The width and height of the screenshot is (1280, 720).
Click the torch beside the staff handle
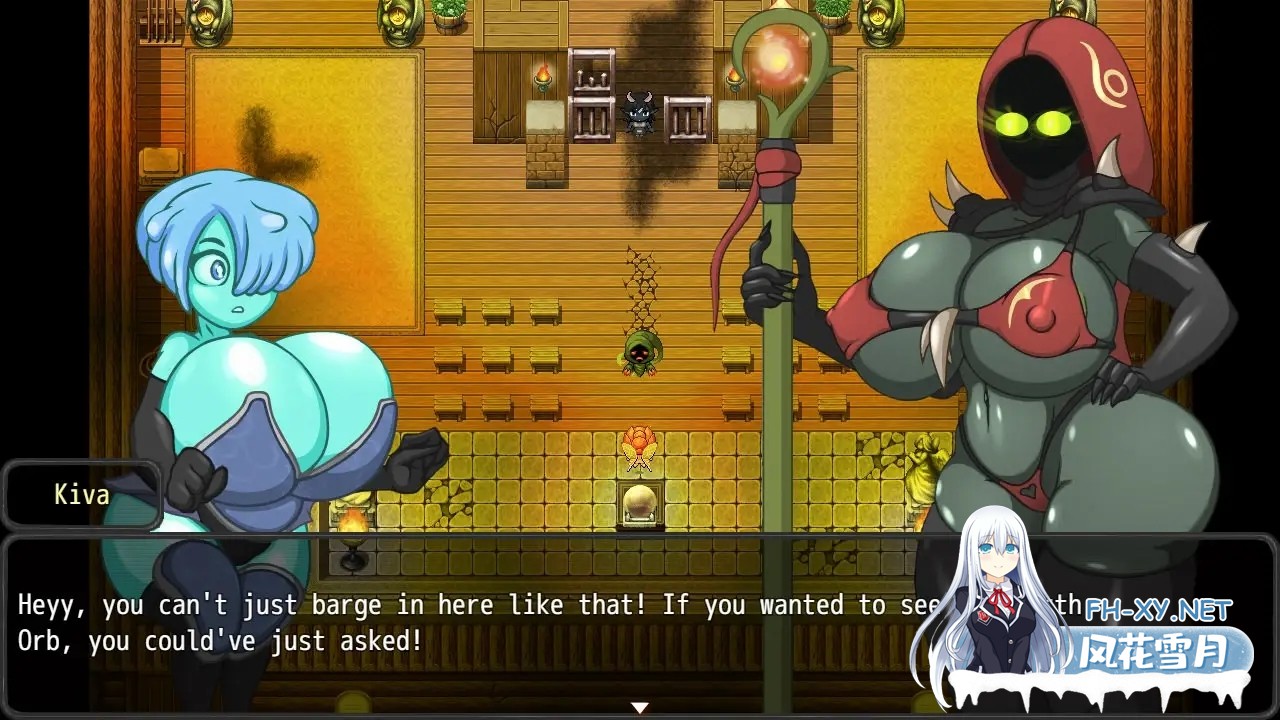734,78
